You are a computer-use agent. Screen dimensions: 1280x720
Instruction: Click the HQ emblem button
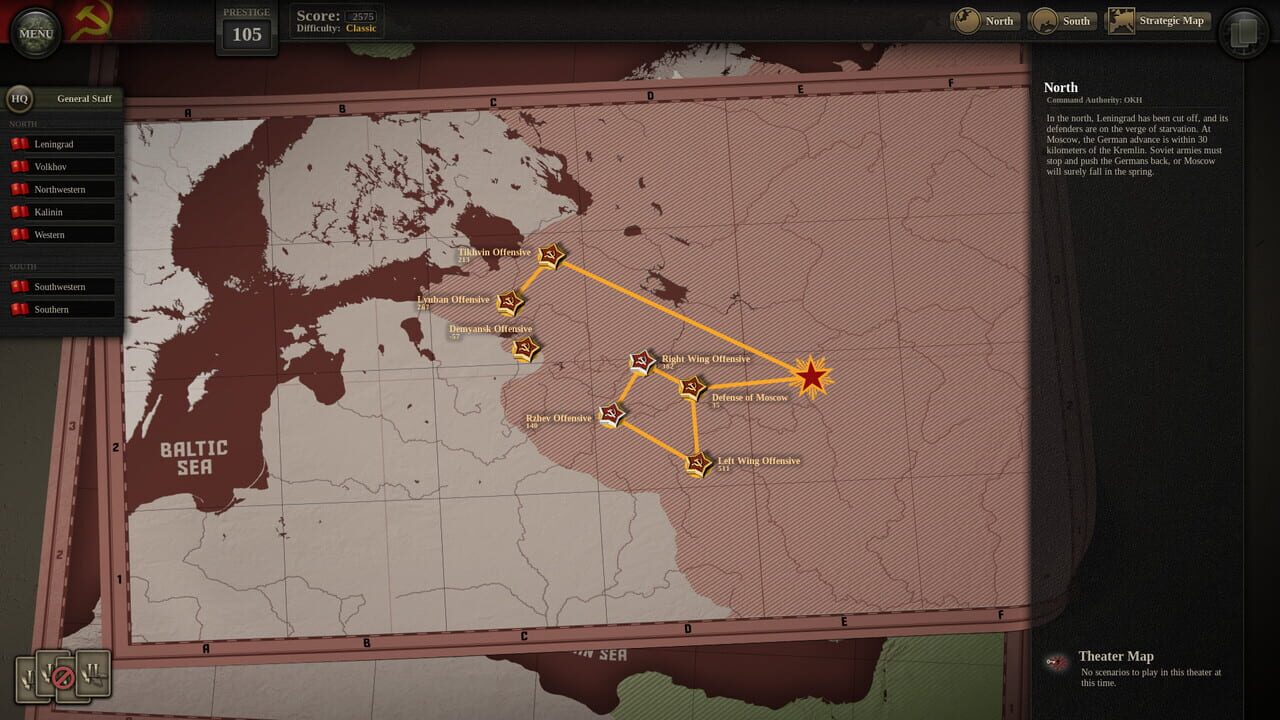tap(20, 98)
